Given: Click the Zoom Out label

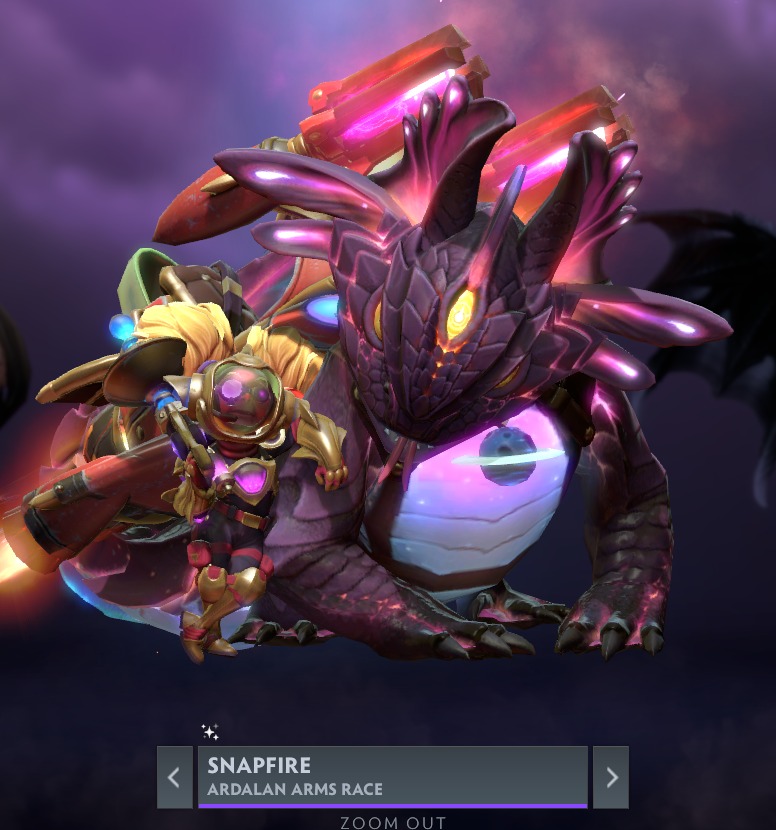Looking at the screenshot, I should tap(391, 822).
